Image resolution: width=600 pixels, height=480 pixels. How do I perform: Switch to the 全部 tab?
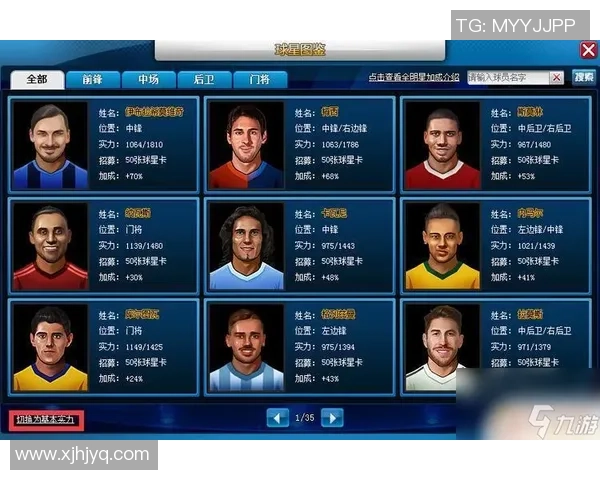tap(37, 80)
